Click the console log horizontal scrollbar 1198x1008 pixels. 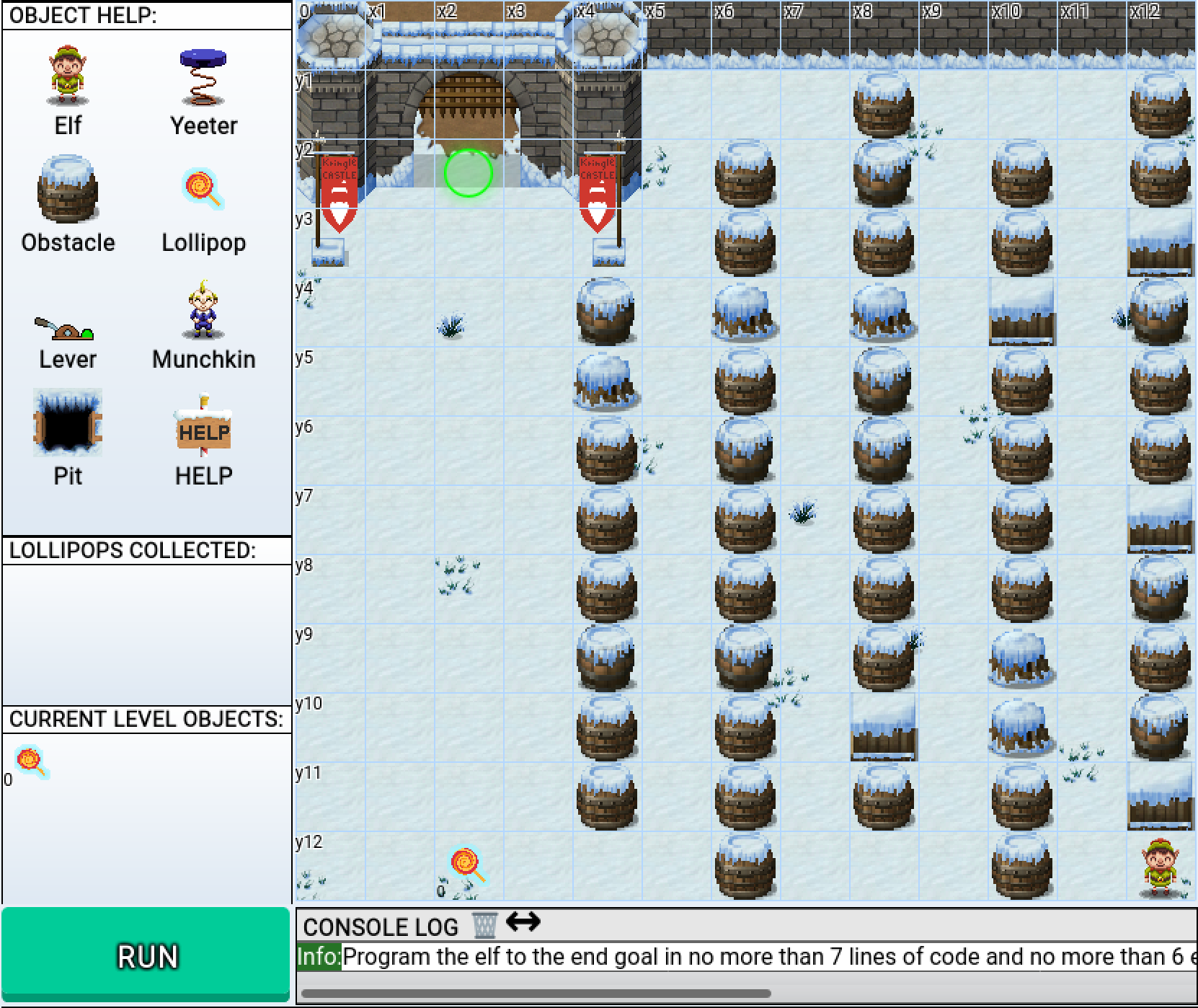point(535,994)
